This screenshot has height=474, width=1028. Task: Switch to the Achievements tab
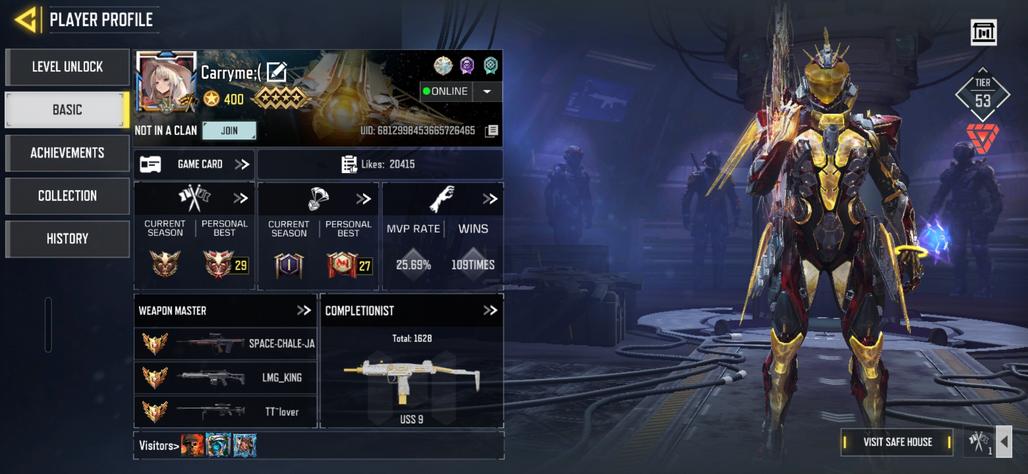67,153
